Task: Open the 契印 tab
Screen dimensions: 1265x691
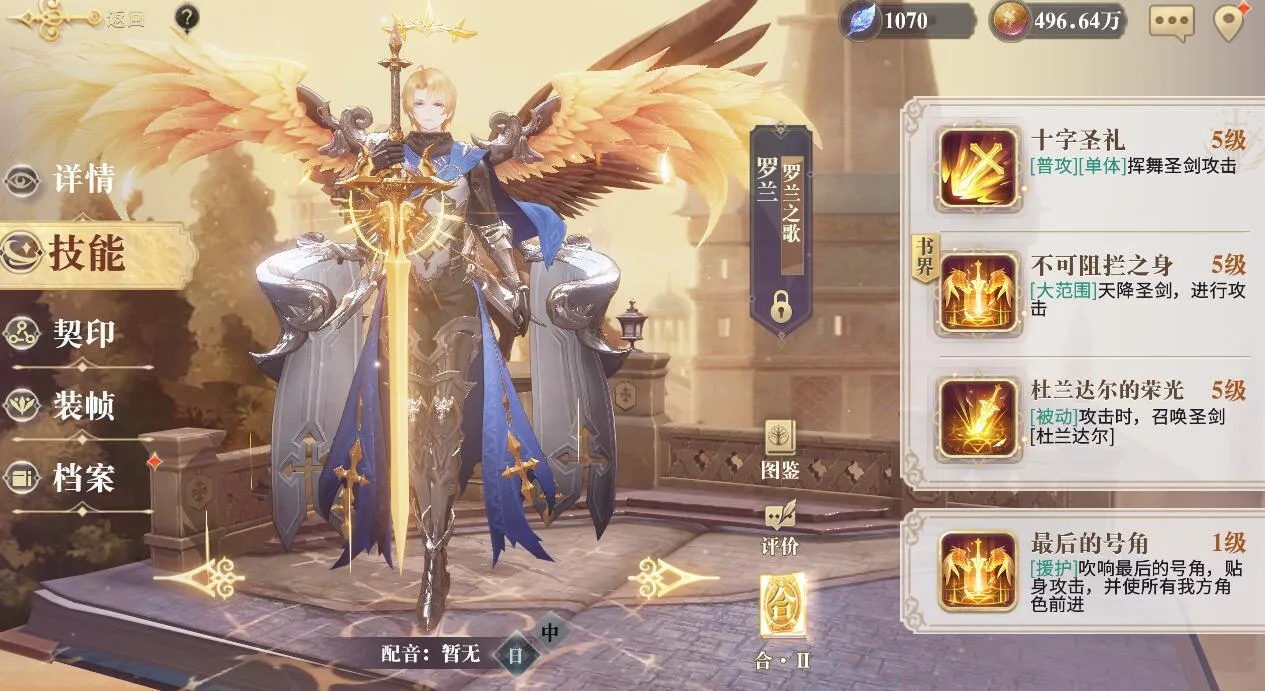Action: [84, 333]
